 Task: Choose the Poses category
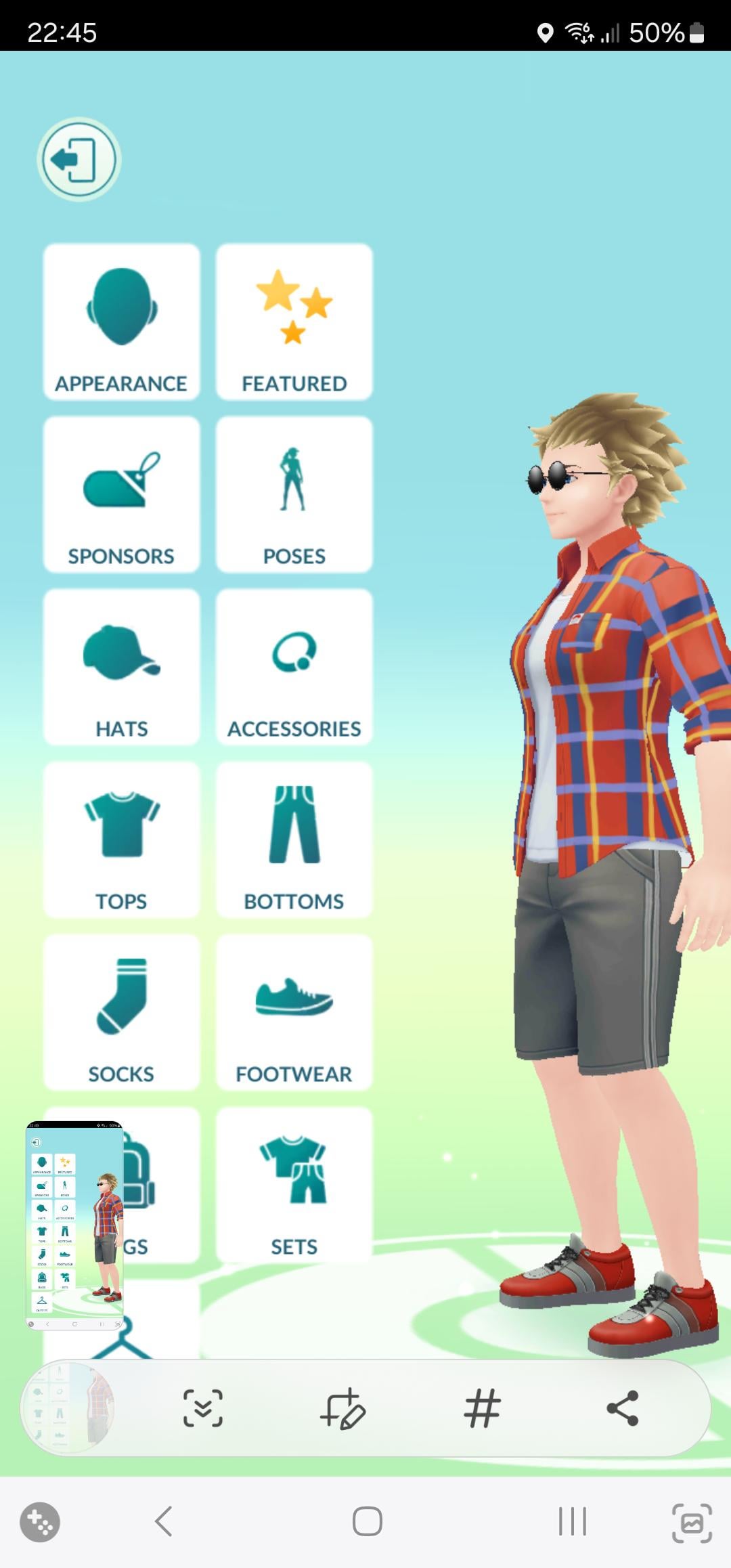click(294, 495)
